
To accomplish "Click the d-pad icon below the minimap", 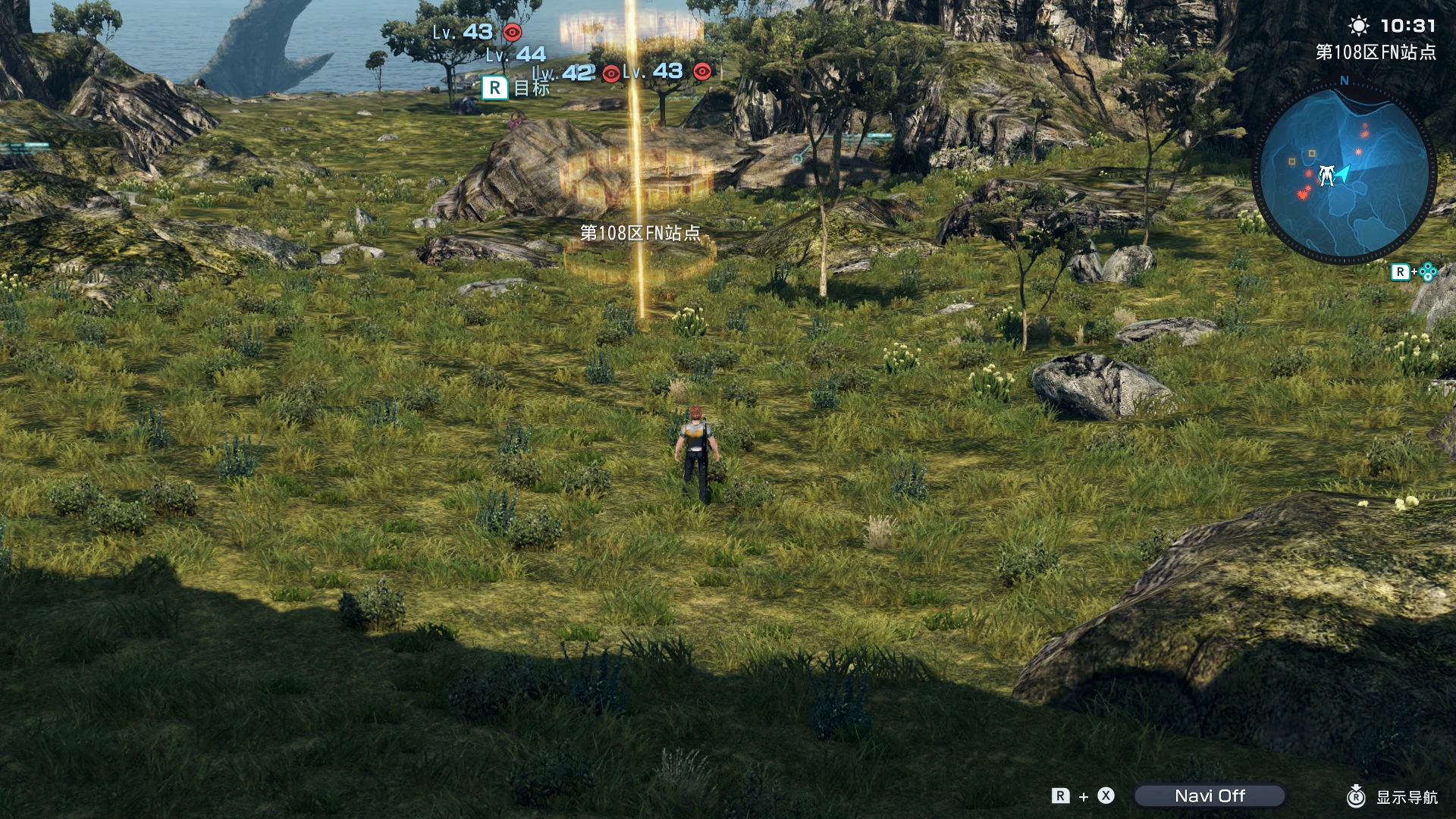I will tap(1427, 271).
